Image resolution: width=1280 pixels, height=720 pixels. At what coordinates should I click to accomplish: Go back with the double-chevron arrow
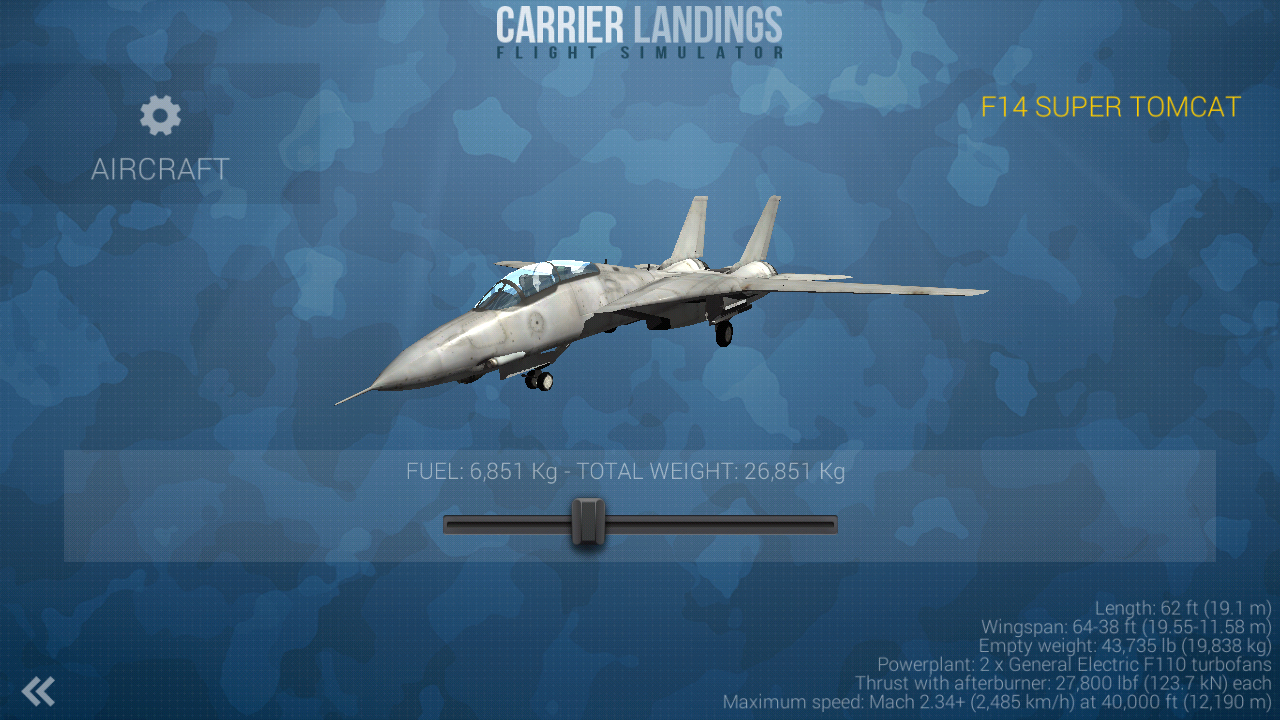(x=38, y=691)
